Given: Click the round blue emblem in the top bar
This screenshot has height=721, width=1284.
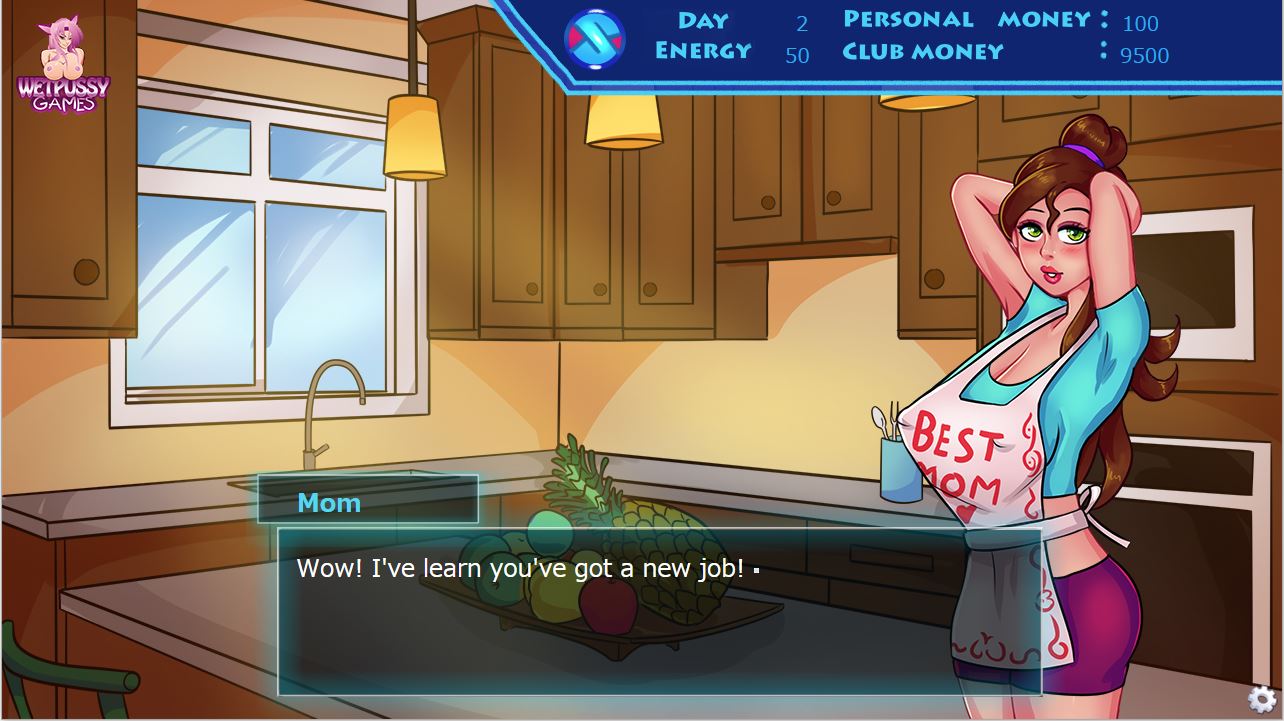Looking at the screenshot, I should [595, 40].
